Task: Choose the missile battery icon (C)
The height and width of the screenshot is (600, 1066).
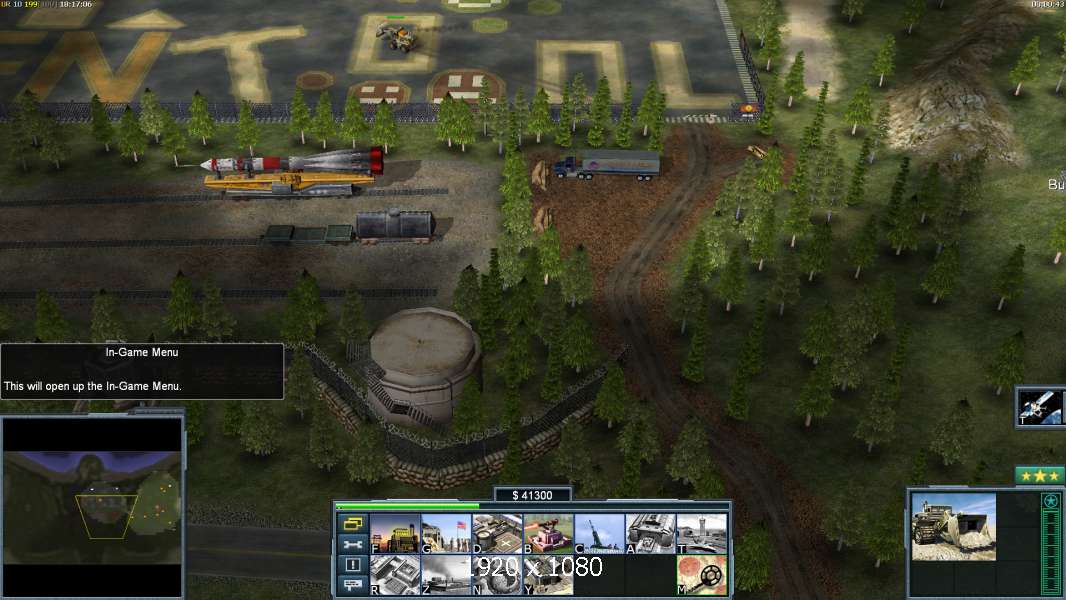Action: pos(599,534)
